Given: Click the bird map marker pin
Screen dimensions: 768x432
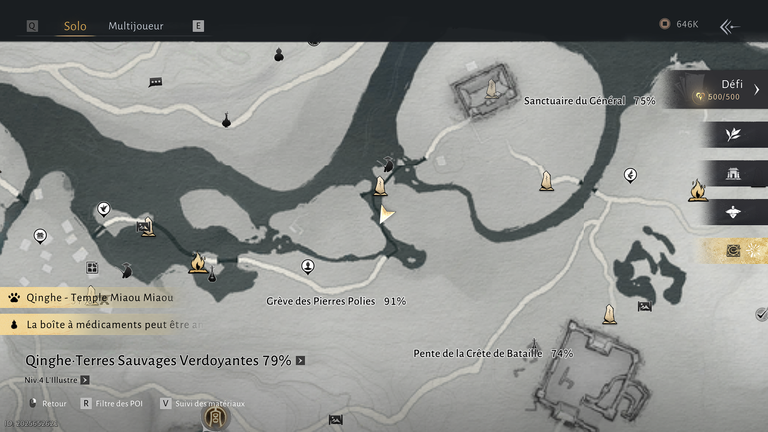Looking at the screenshot, I should [x=103, y=209].
